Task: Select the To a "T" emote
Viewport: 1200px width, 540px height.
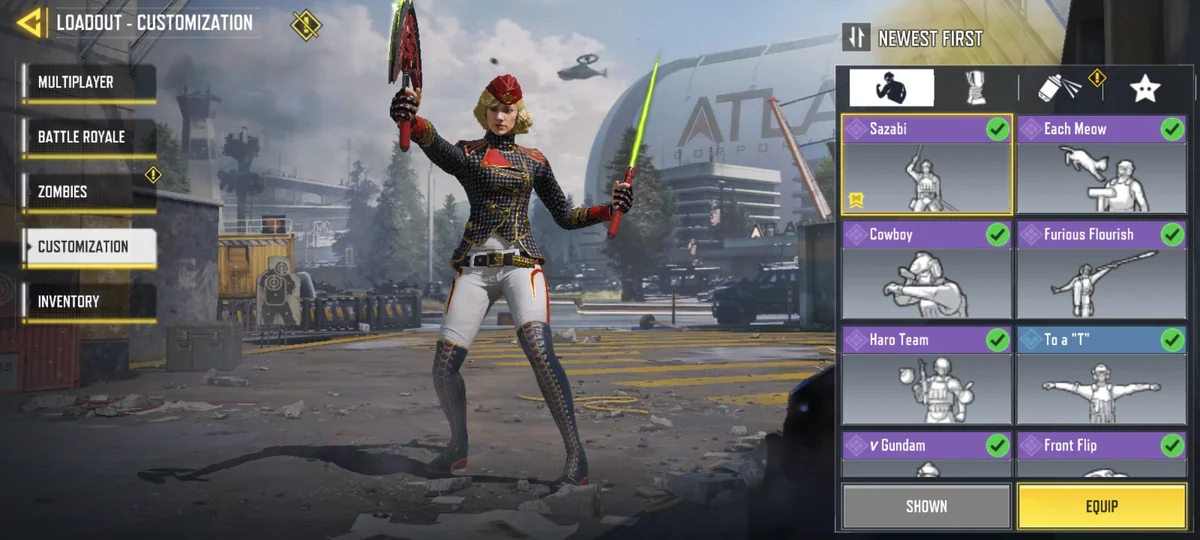Action: pyautogui.click(x=1102, y=375)
